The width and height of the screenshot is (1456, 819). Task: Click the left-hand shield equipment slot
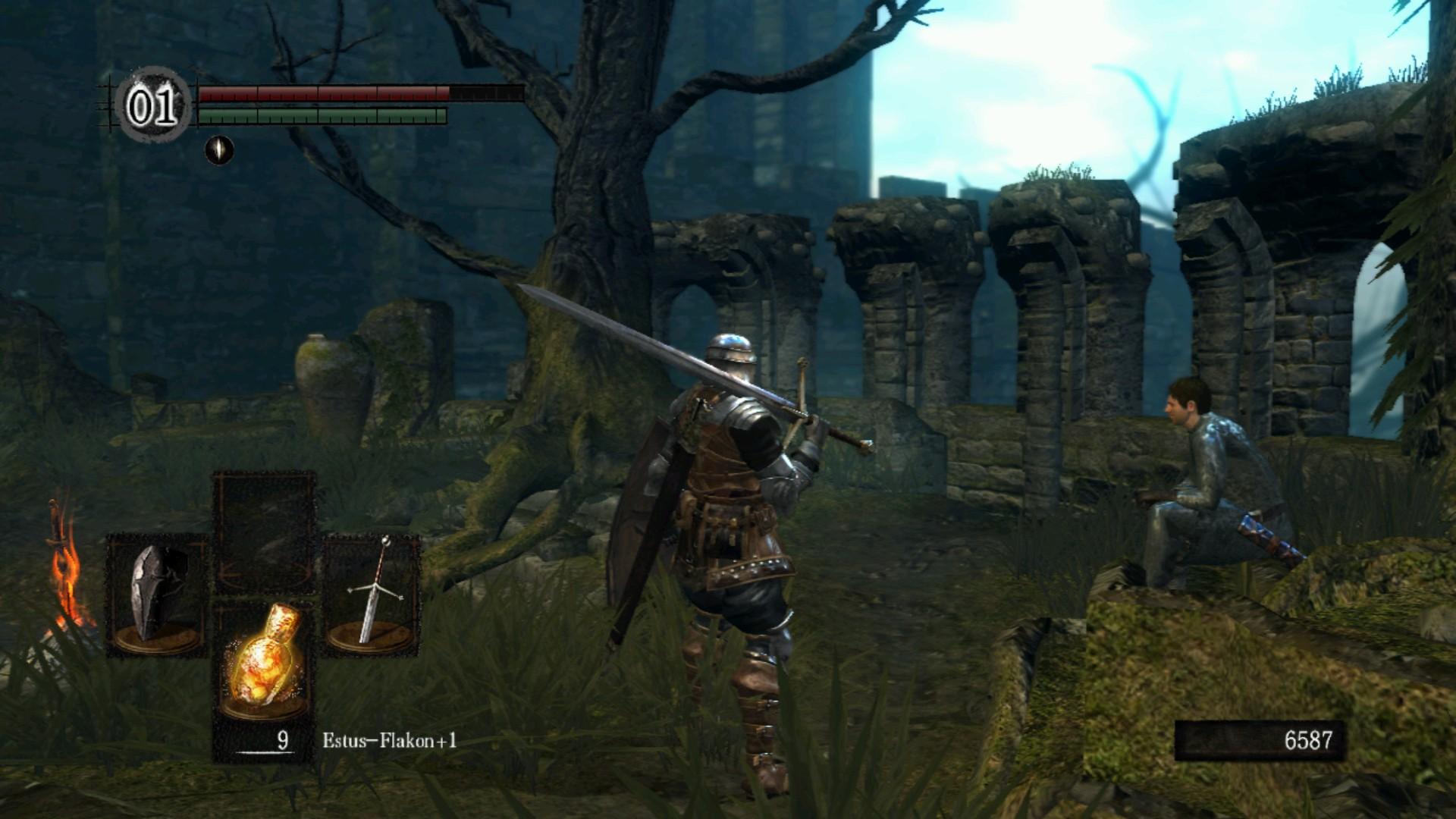click(x=158, y=595)
